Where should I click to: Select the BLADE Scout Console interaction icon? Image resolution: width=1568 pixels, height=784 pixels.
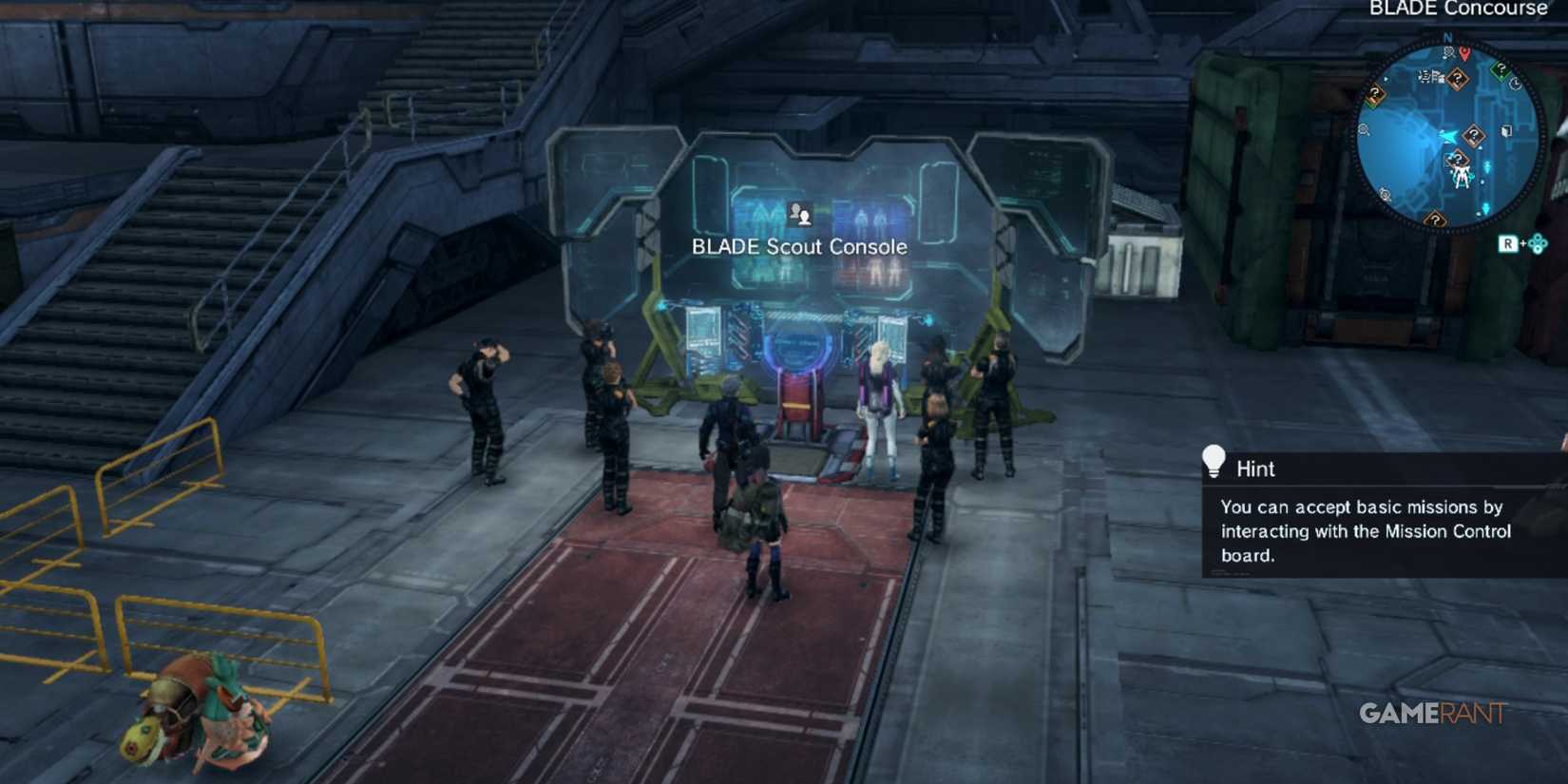tap(802, 214)
